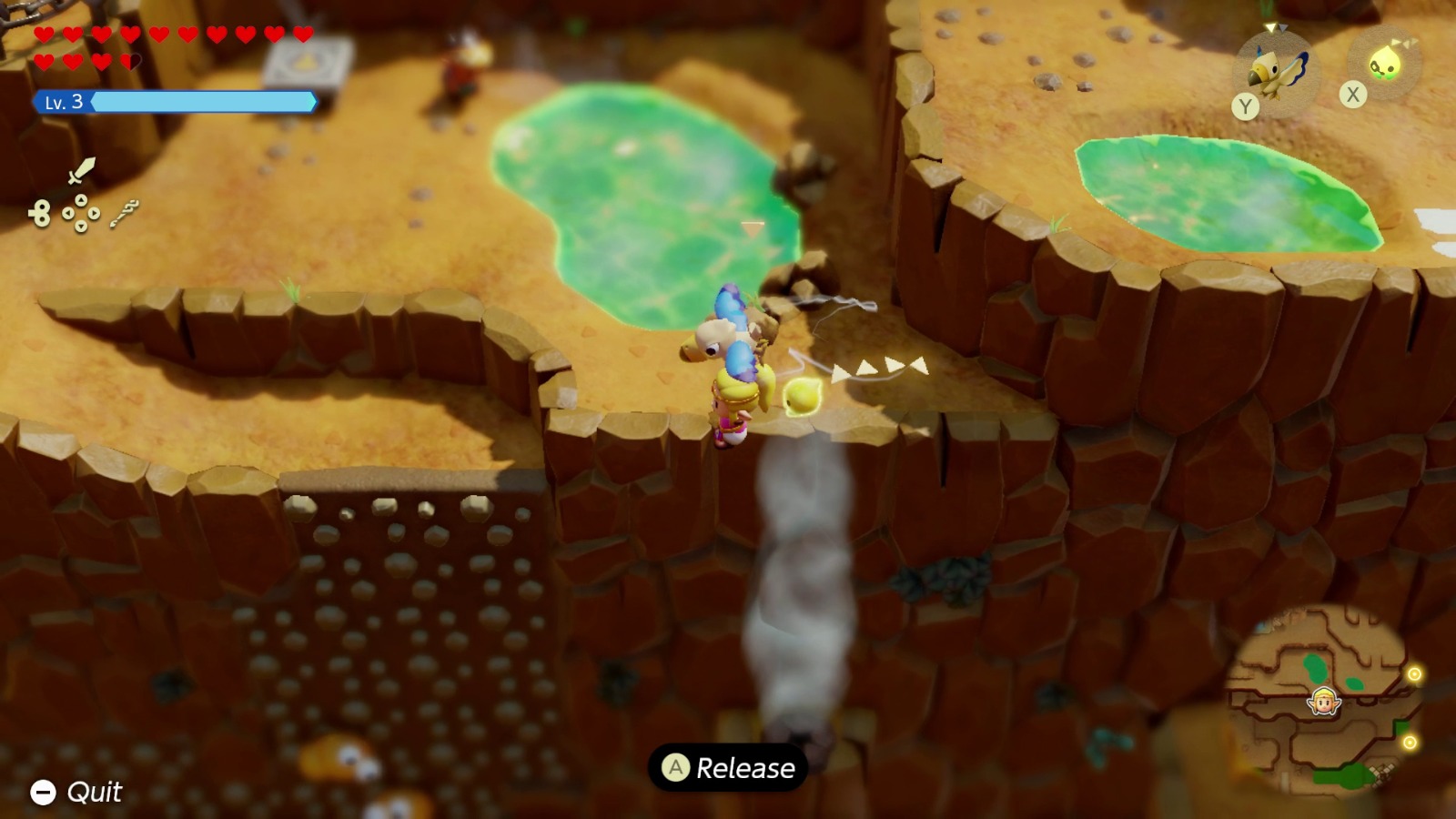Click the bomb-like item icon bottom left
The width and height of the screenshot is (1456, 819).
pos(41,214)
